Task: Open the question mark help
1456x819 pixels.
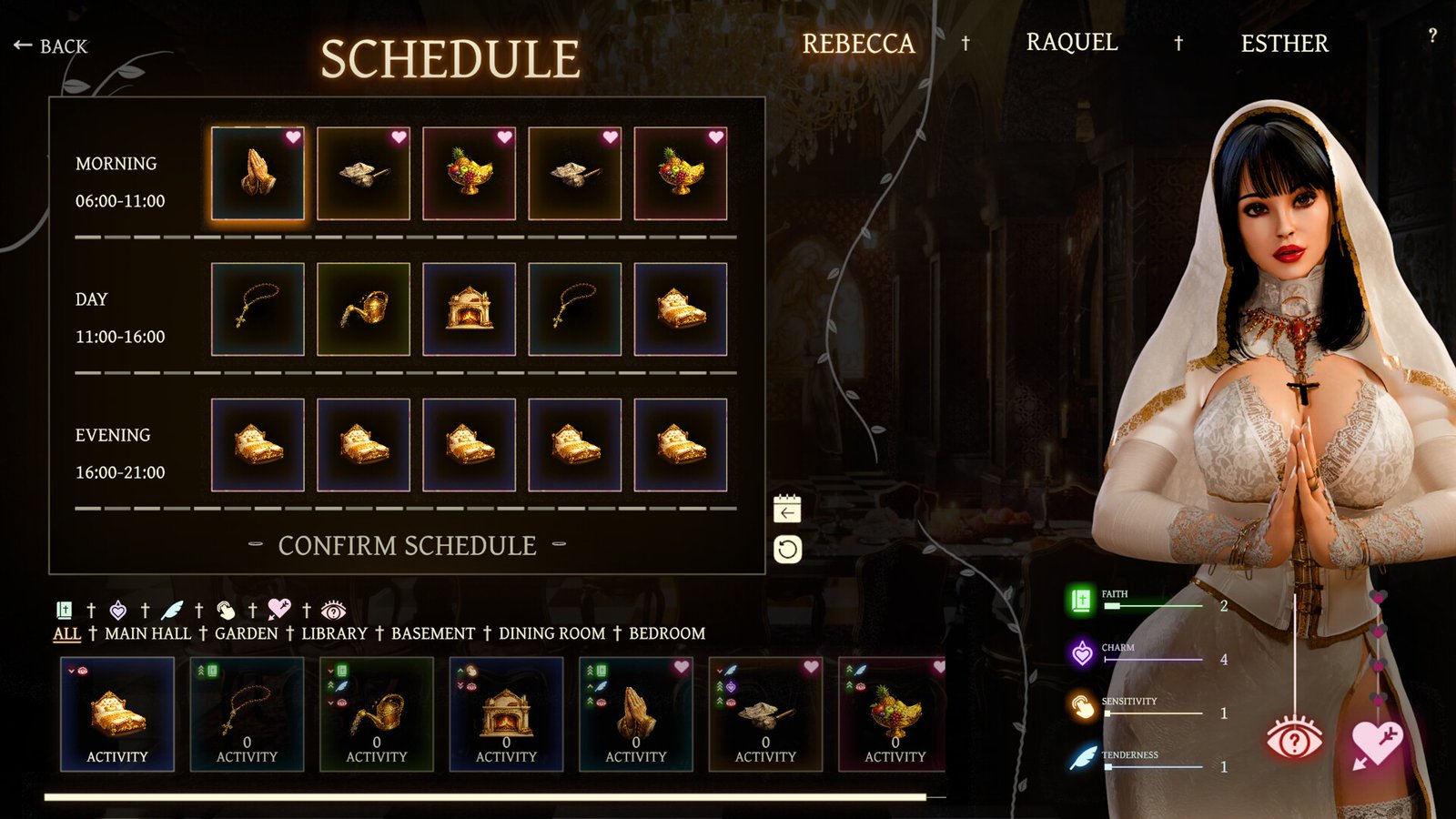Action: pyautogui.click(x=1432, y=36)
